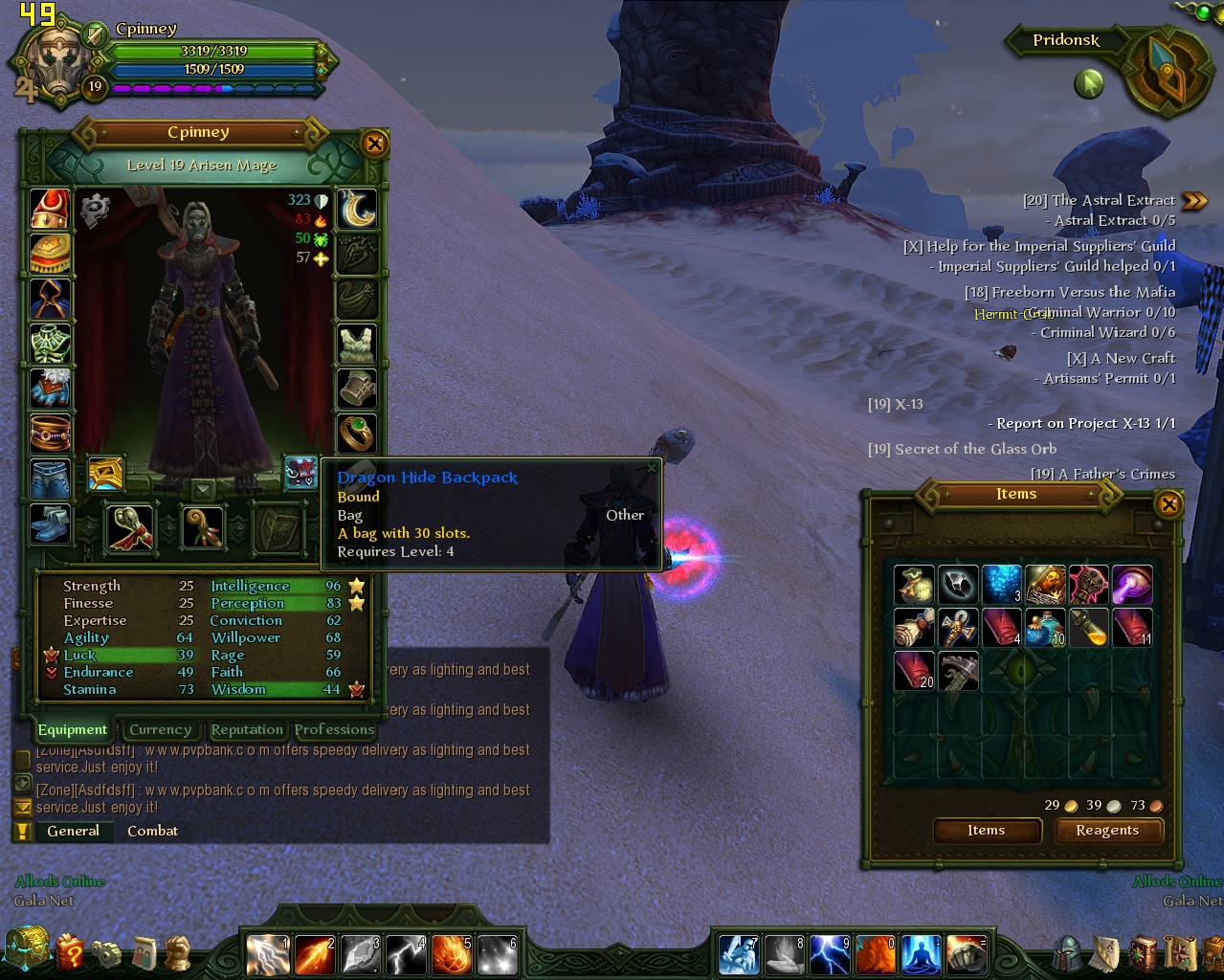Screen dimensions: 1224x980
Task: Select the red hat equipment slot
Action: (50, 209)
